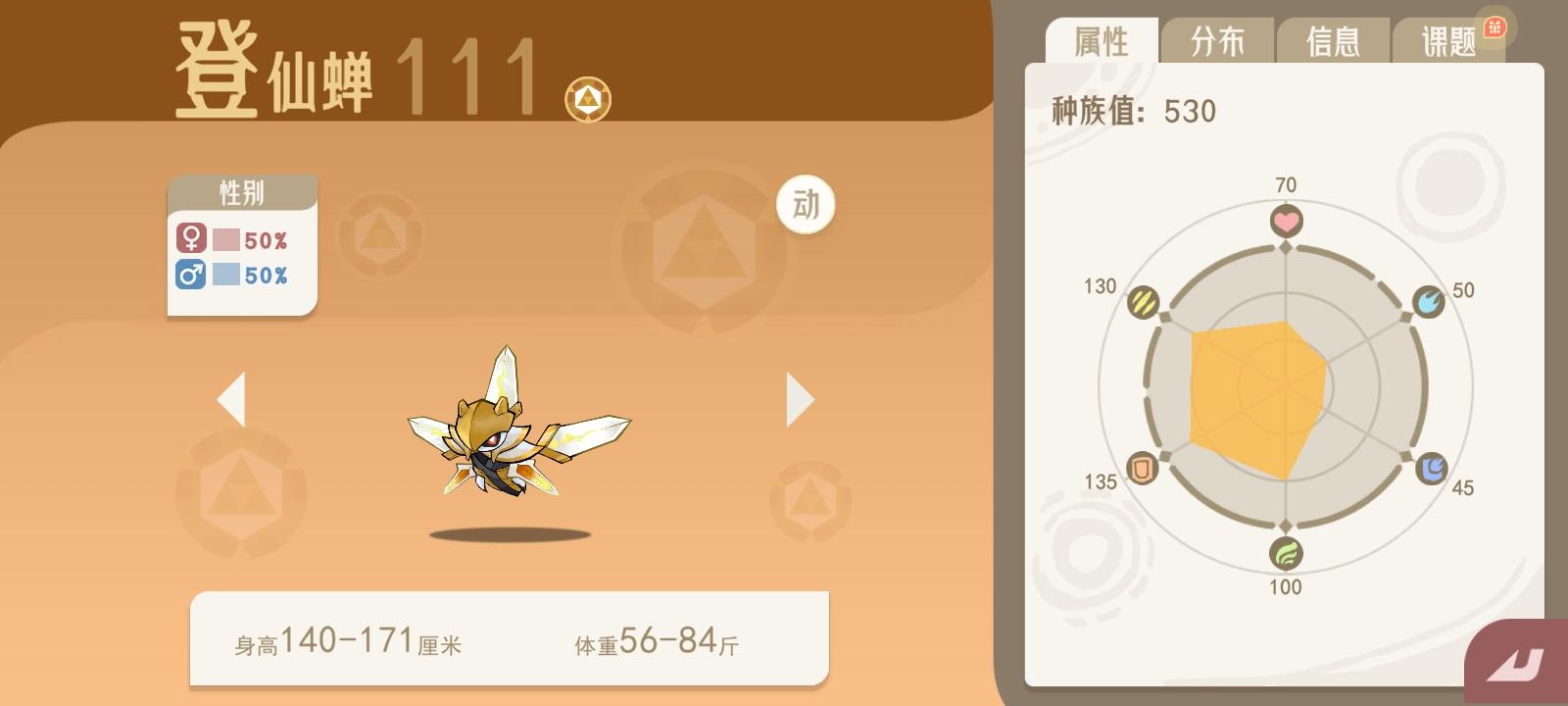
Task: Click the green speed leaf icon
Action: 1287,554
